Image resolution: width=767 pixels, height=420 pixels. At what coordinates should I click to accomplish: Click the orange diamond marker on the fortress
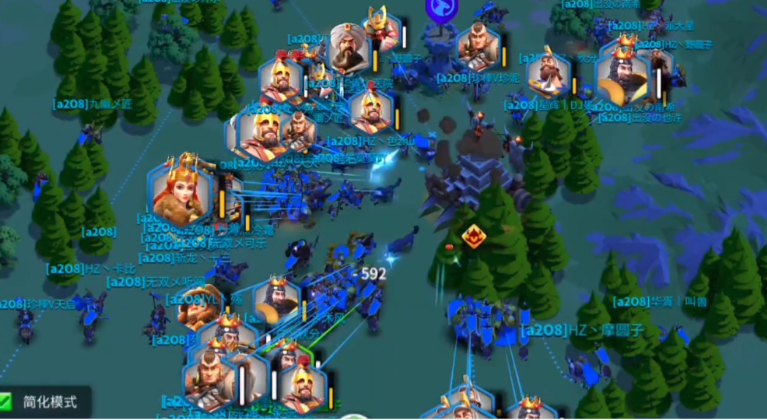pyautogui.click(x=472, y=237)
